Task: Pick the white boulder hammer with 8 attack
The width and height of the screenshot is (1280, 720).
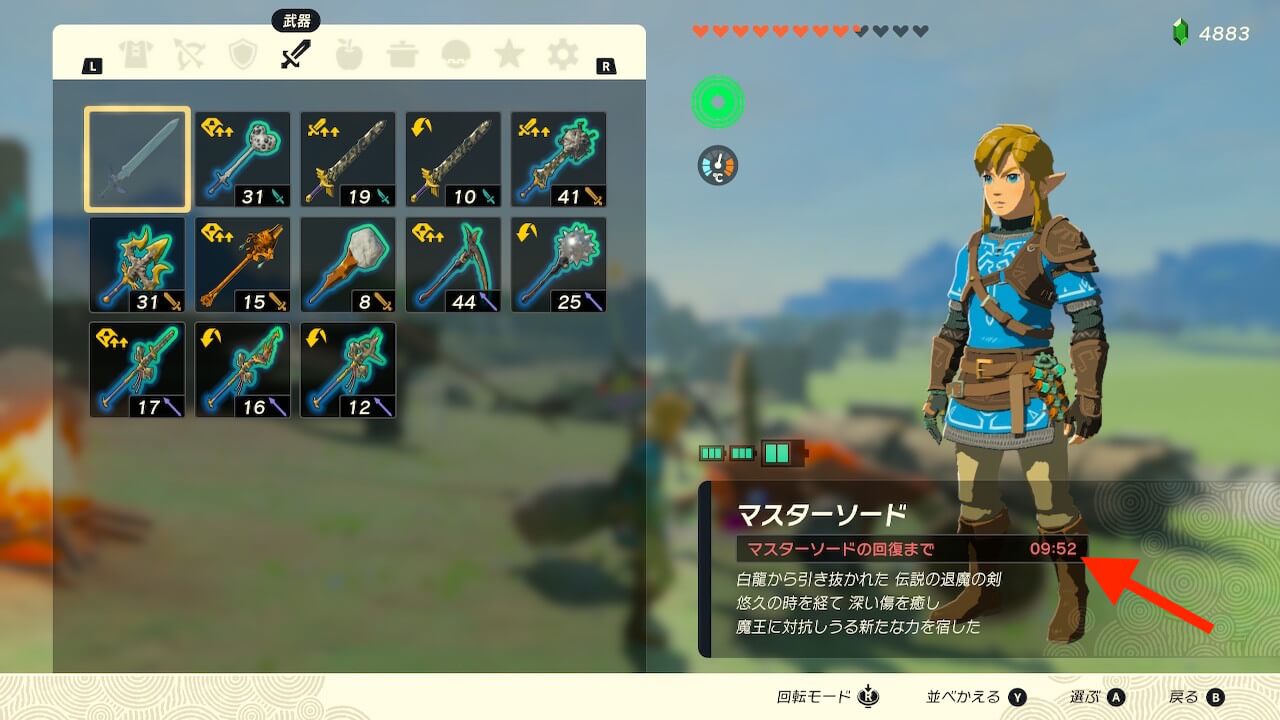Action: (348, 265)
